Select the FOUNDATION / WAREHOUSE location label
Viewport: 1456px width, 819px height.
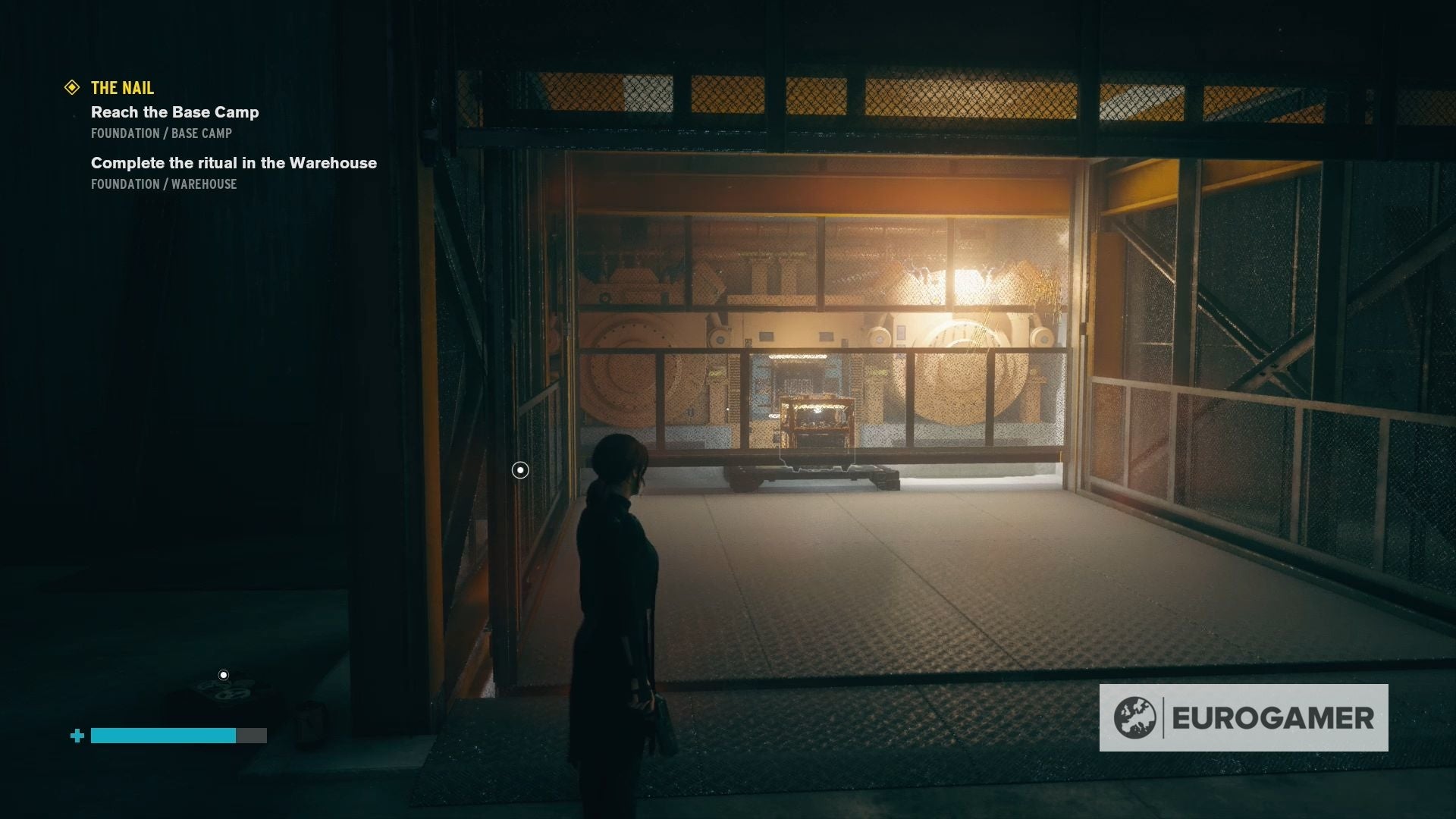tap(164, 184)
